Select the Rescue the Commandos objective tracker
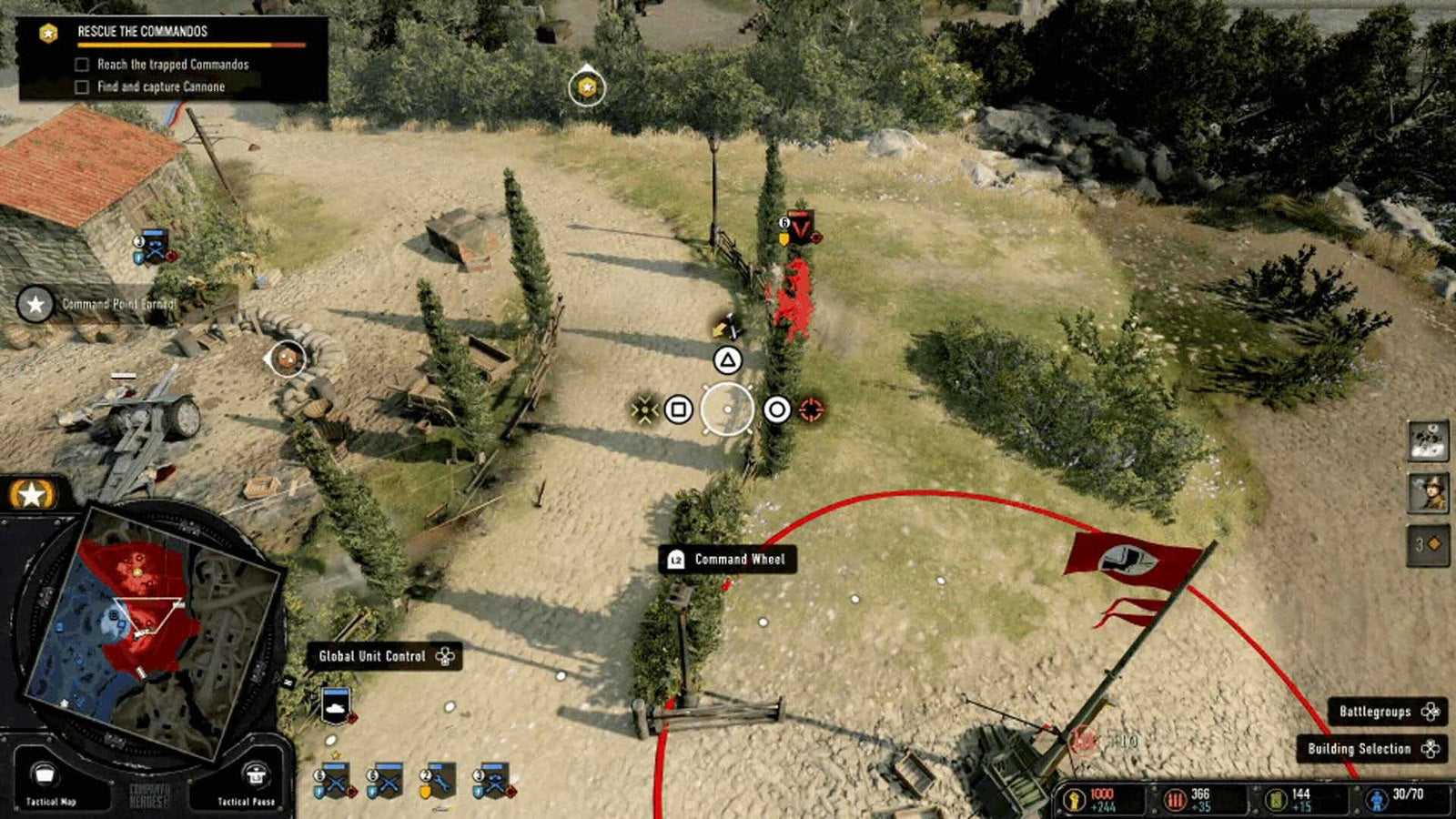The image size is (1456, 819). [x=173, y=58]
